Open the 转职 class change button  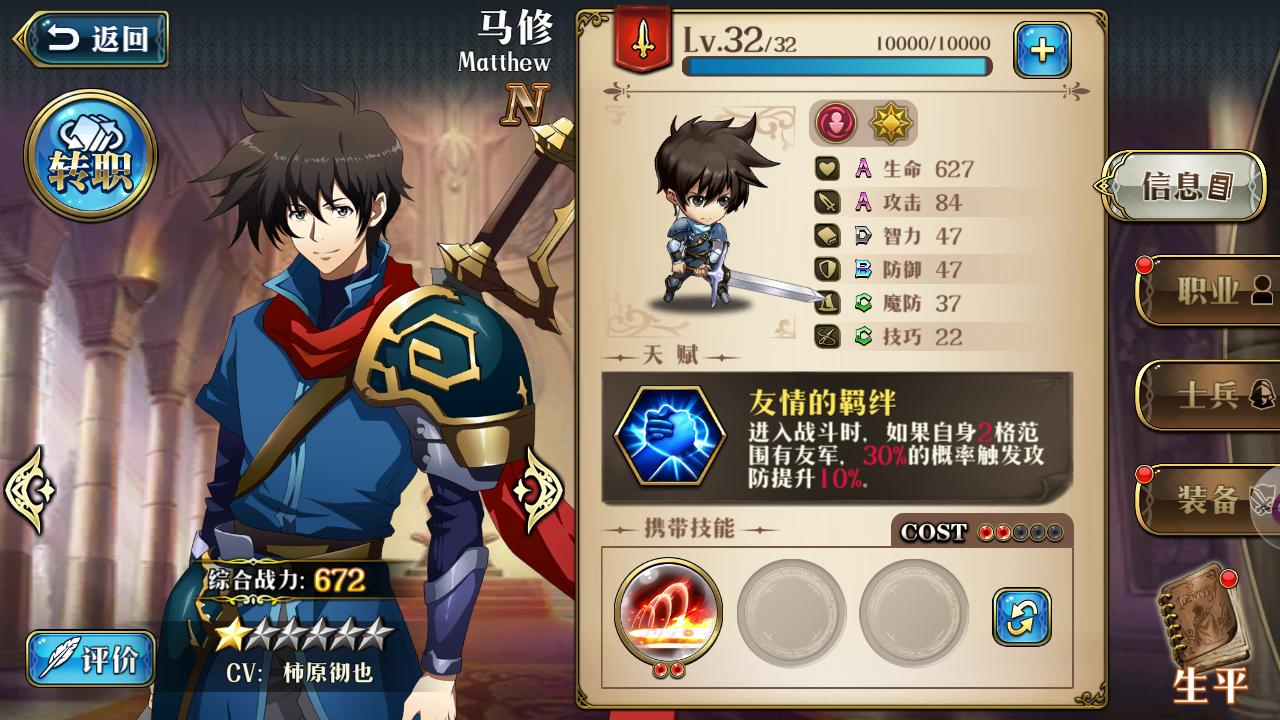(x=90, y=157)
